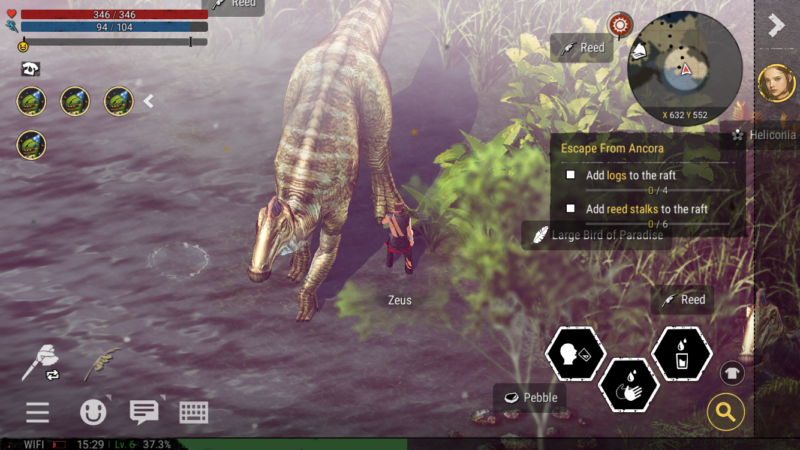Activate the drinking glass hexagon action

[x=681, y=354]
